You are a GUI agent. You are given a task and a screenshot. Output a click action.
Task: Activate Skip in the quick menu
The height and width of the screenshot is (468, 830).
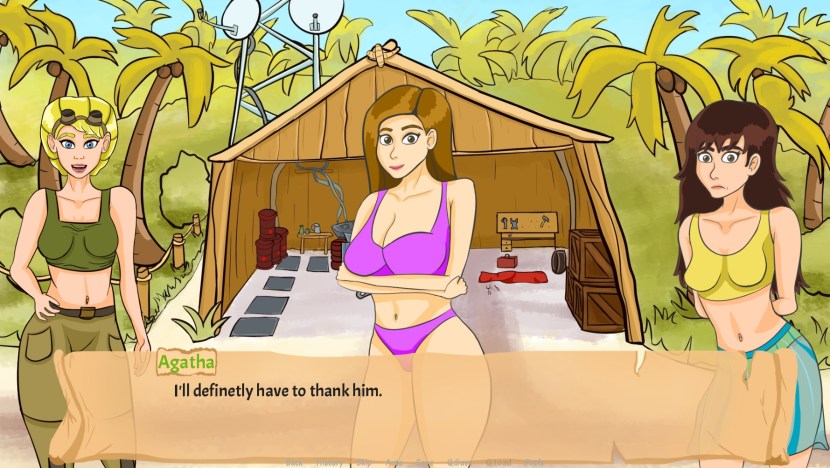point(364,463)
